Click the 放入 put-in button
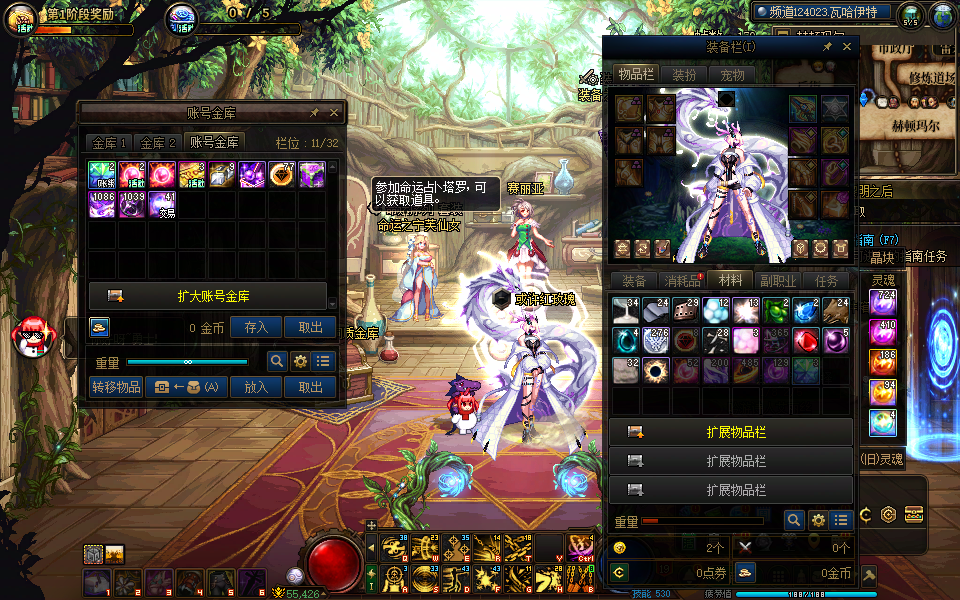The image size is (960, 600). 256,387
